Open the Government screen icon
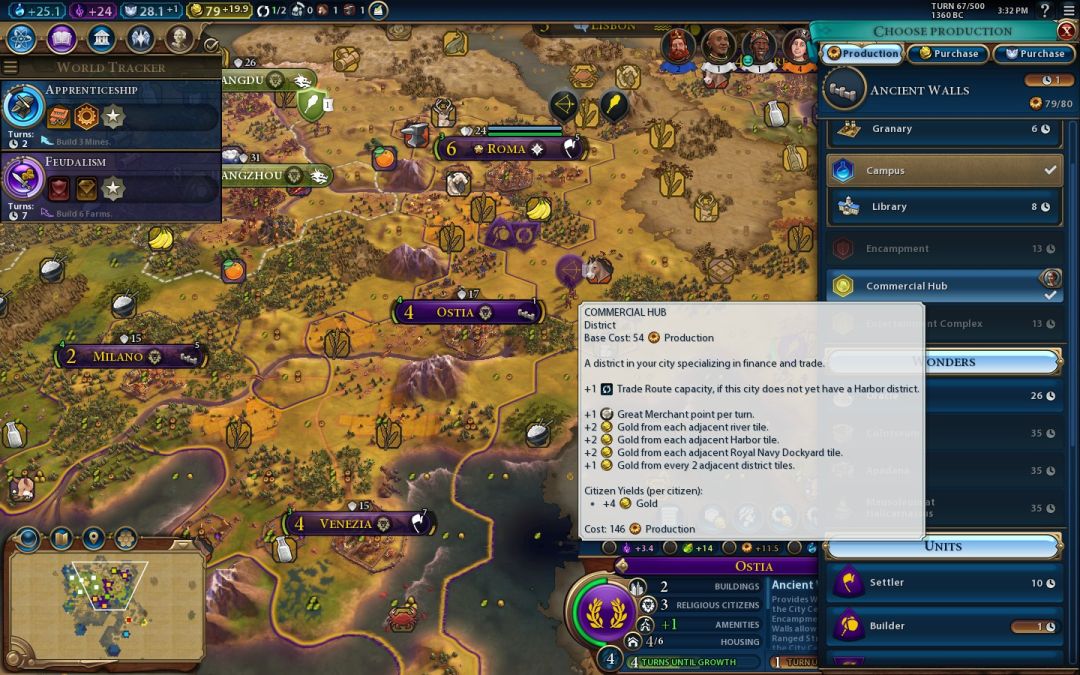Viewport: 1080px width, 675px height. coord(100,39)
